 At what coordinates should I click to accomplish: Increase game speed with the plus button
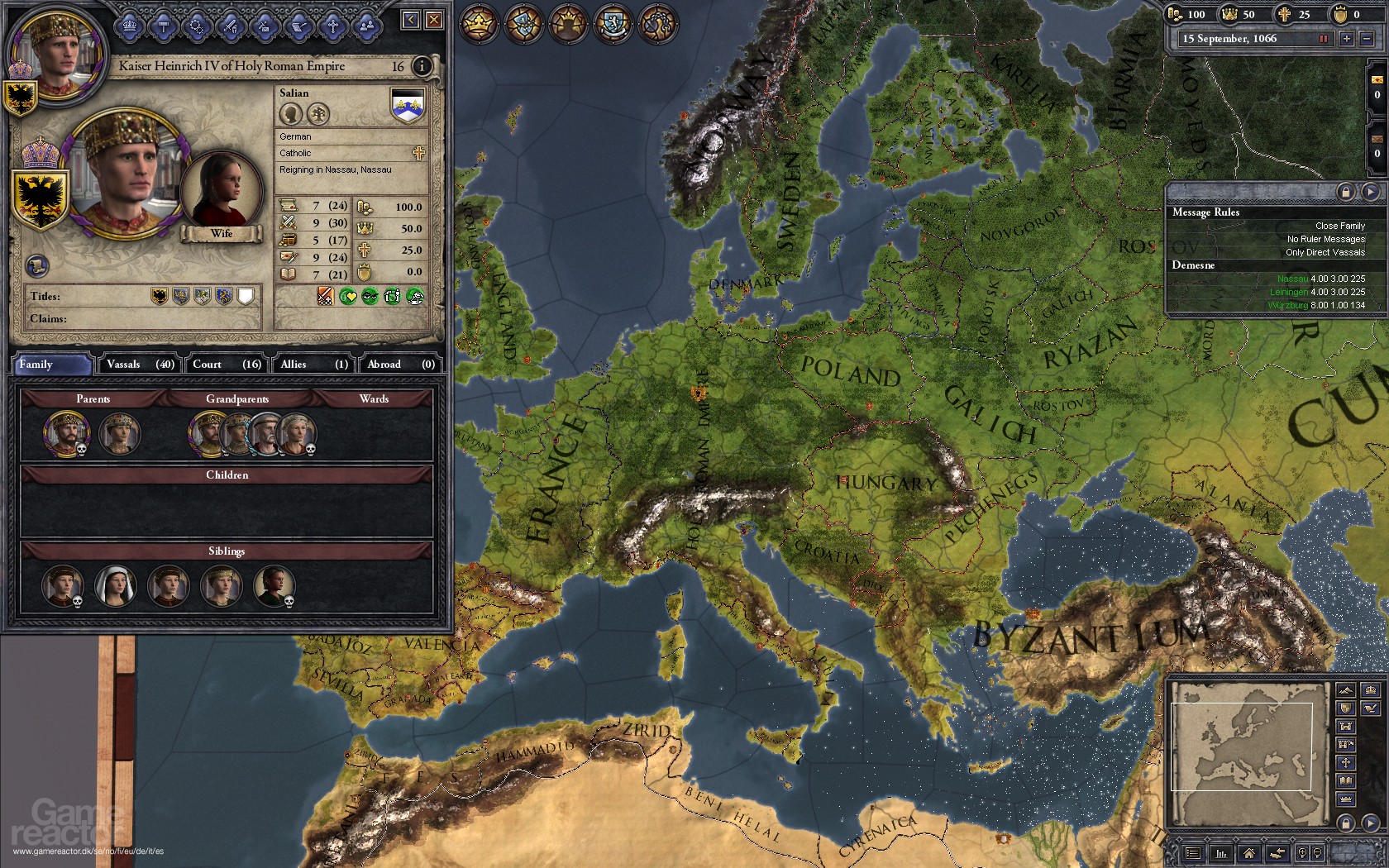[1347, 38]
